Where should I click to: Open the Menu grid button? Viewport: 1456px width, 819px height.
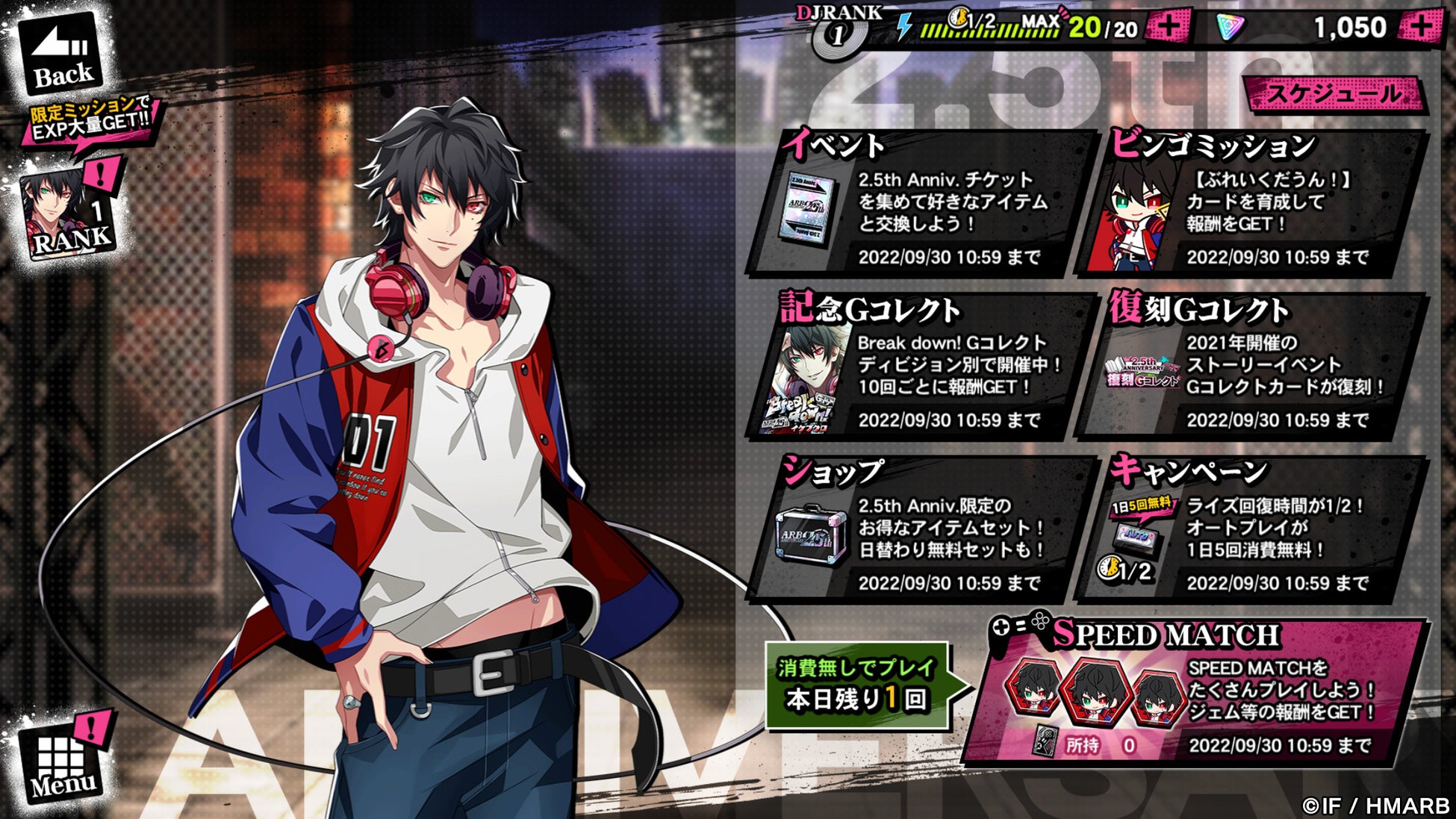[63, 762]
